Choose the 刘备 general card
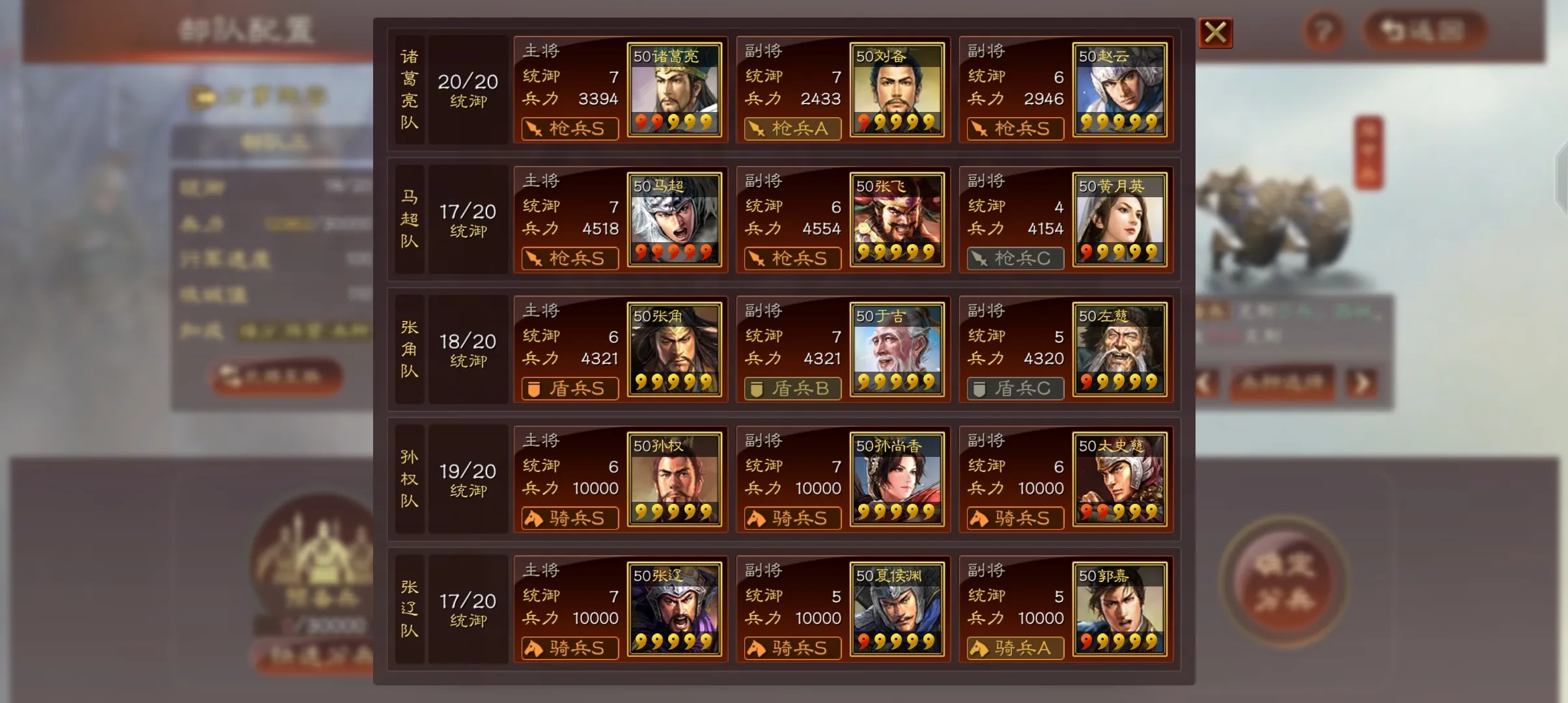 pos(897,90)
